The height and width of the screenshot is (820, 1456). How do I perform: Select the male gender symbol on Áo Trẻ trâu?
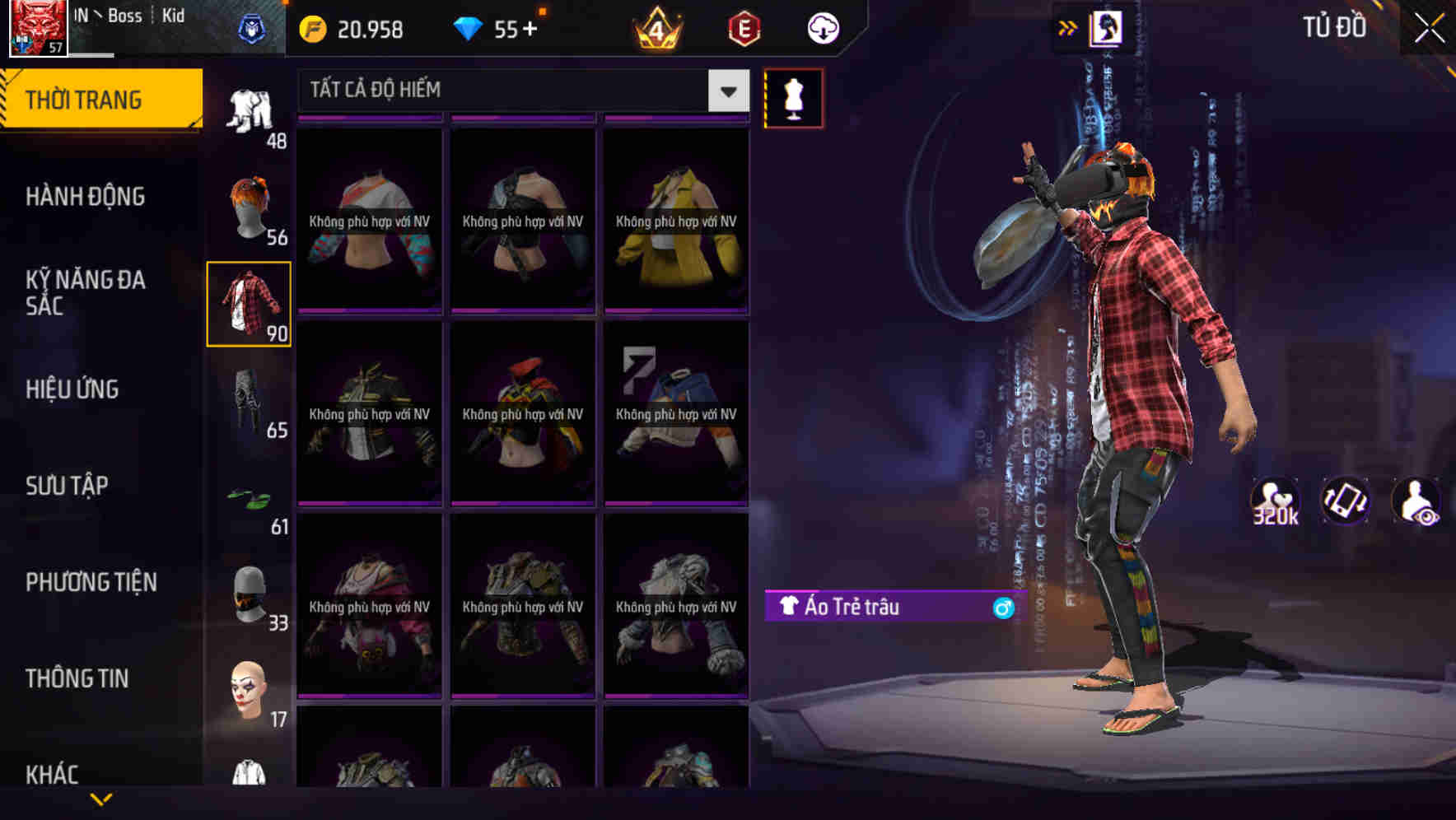(x=1001, y=606)
